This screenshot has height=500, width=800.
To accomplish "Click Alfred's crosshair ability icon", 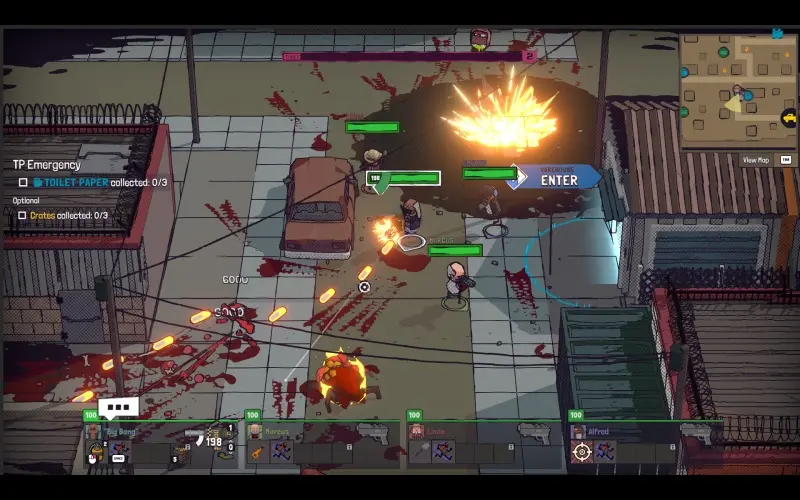I will 581,452.
